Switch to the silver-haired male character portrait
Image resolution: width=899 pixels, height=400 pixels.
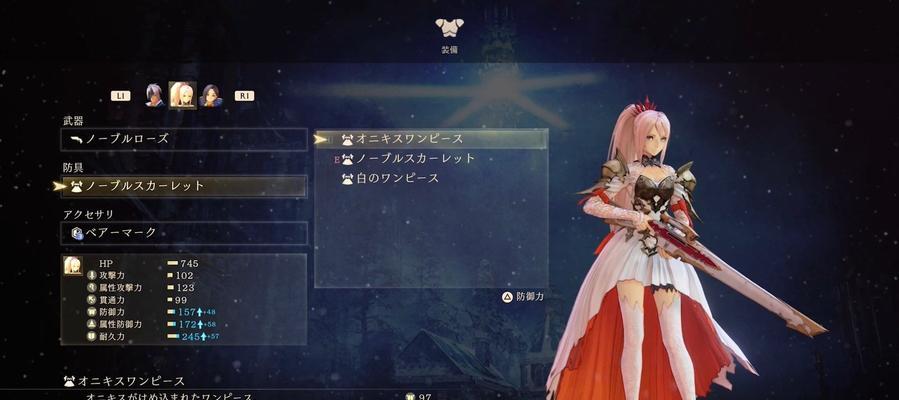(154, 95)
